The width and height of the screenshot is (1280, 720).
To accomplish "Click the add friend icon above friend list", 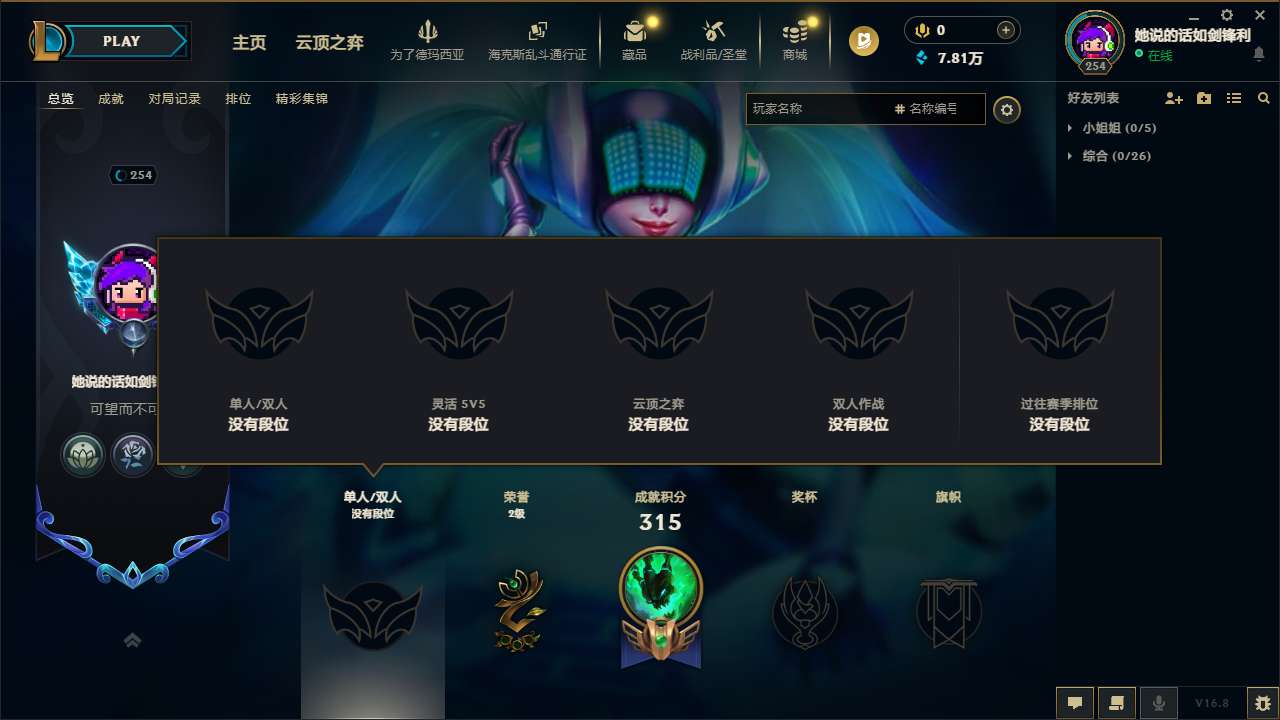I will coord(1170,98).
